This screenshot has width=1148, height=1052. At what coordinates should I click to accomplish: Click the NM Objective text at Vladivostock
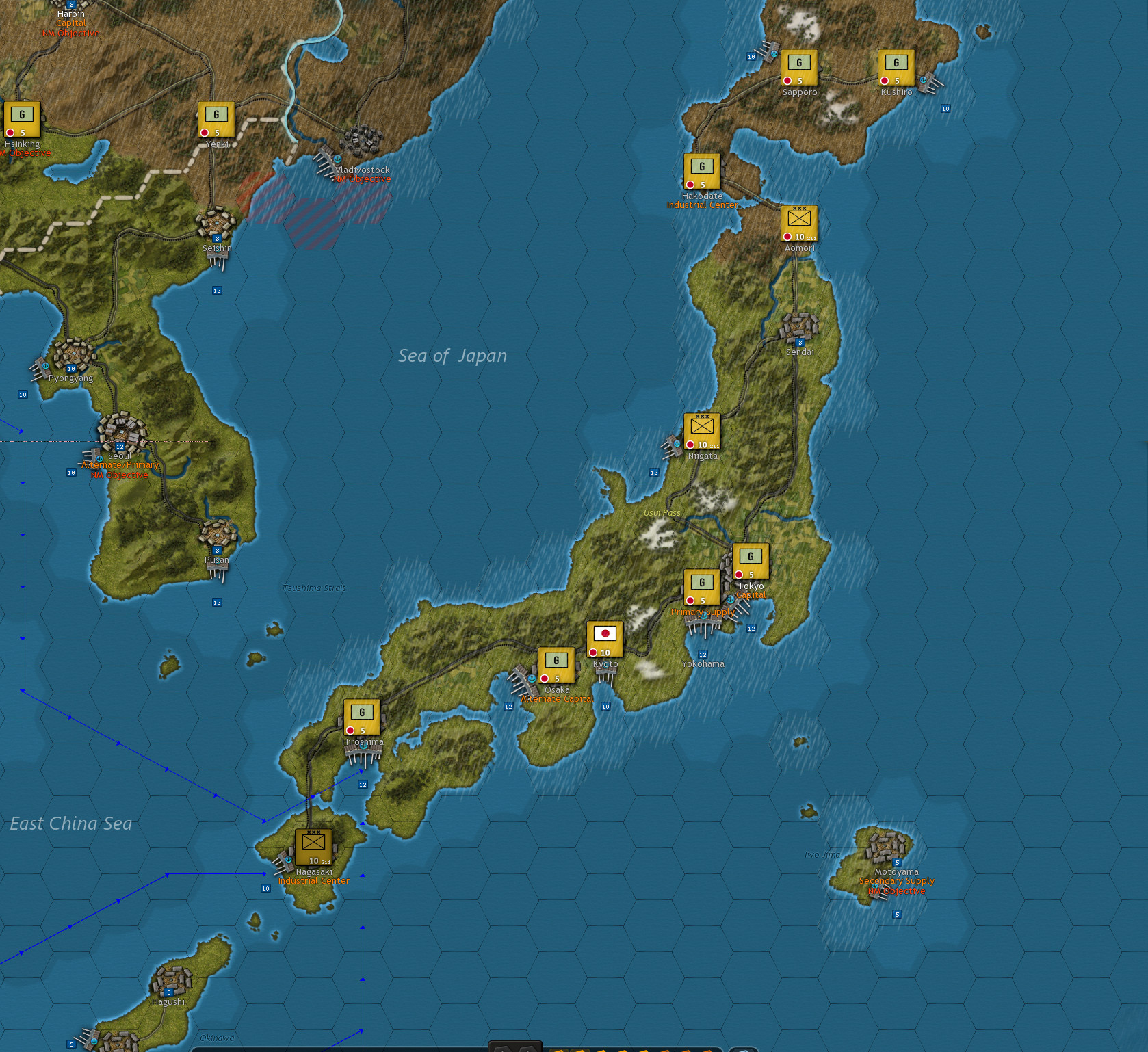pyautogui.click(x=361, y=179)
